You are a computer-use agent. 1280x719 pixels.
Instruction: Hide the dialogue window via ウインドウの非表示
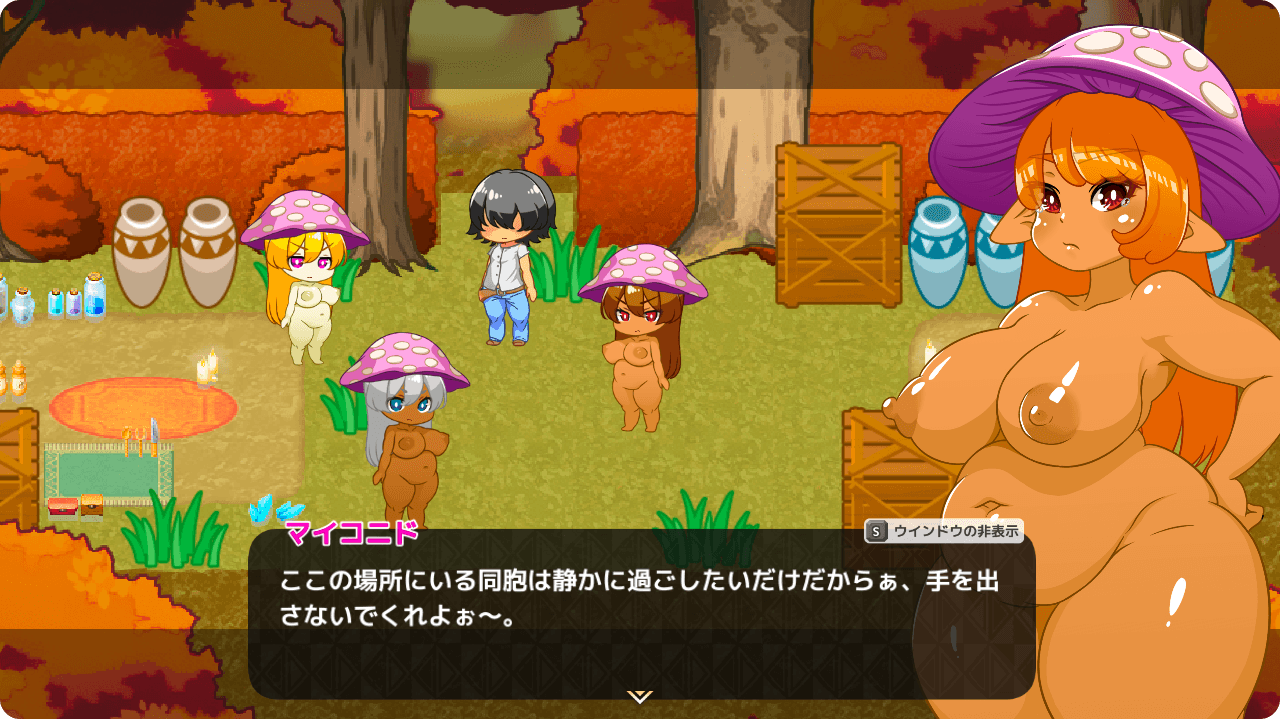pos(944,532)
